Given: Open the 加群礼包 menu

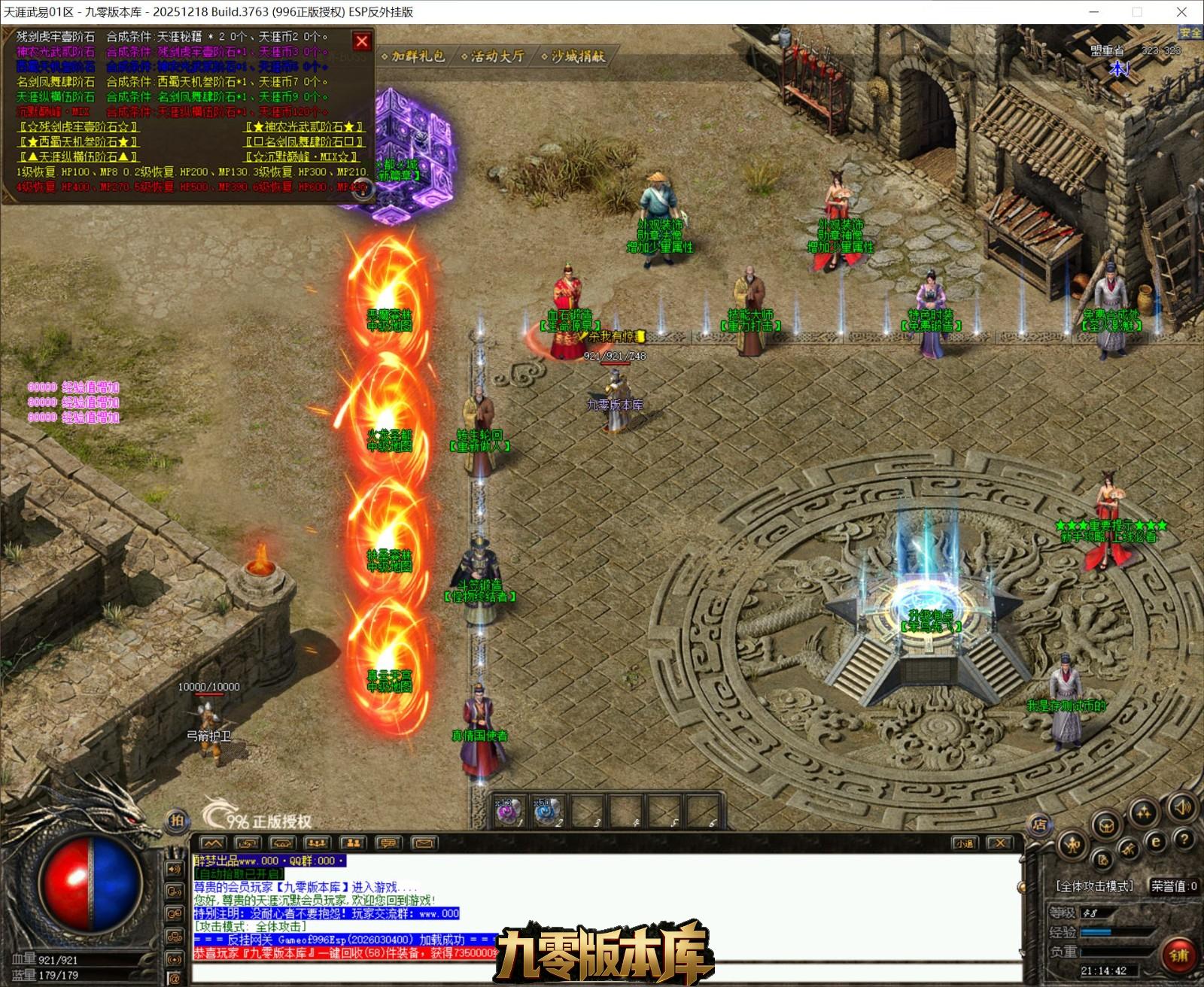Looking at the screenshot, I should point(413,56).
